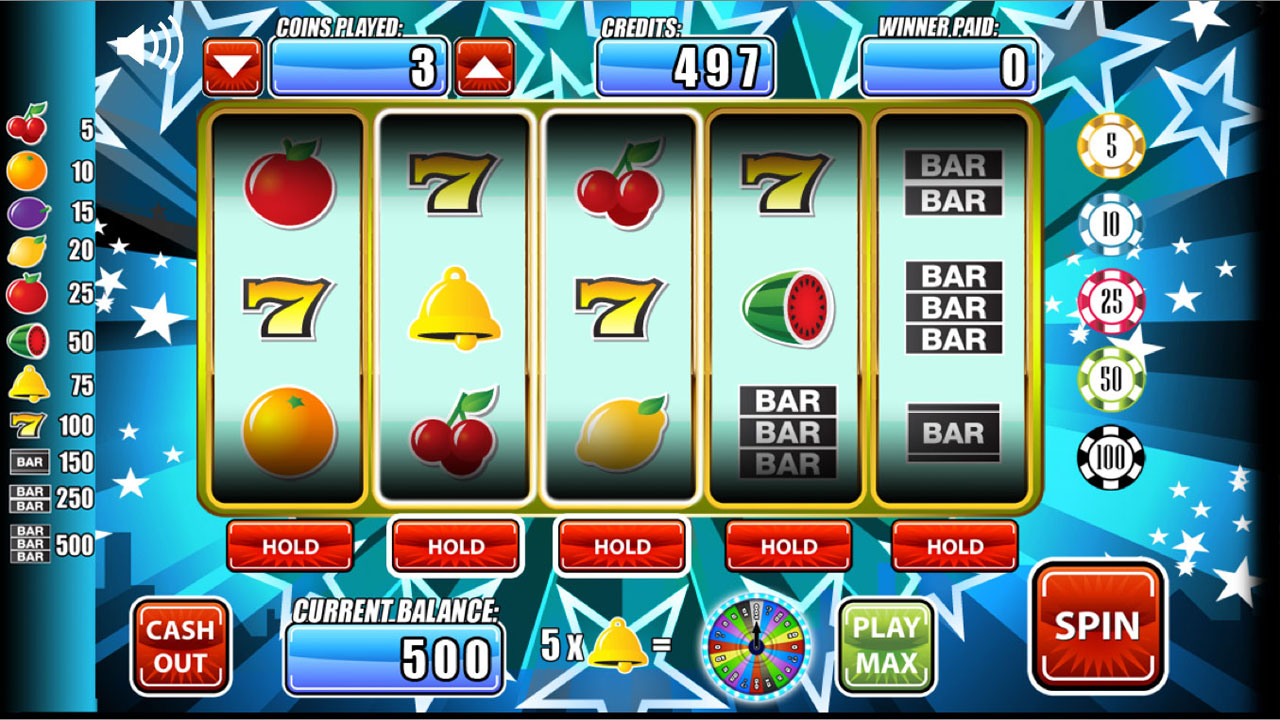Open the rainbow bonus wheel

tap(756, 646)
